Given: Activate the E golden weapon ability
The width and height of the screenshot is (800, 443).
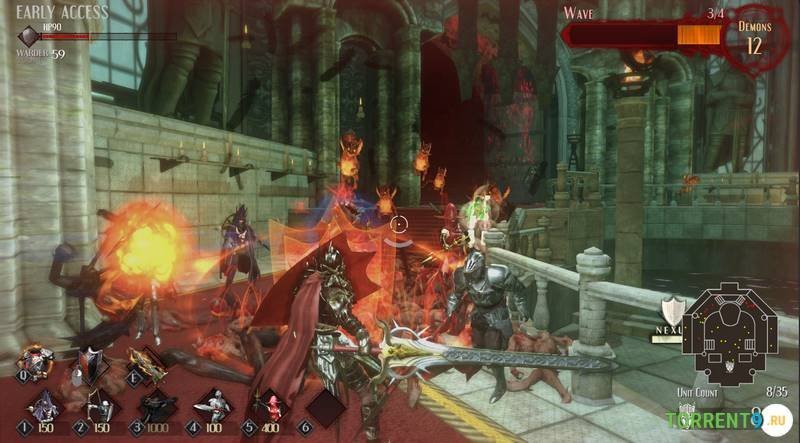Looking at the screenshot, I should (x=148, y=366).
